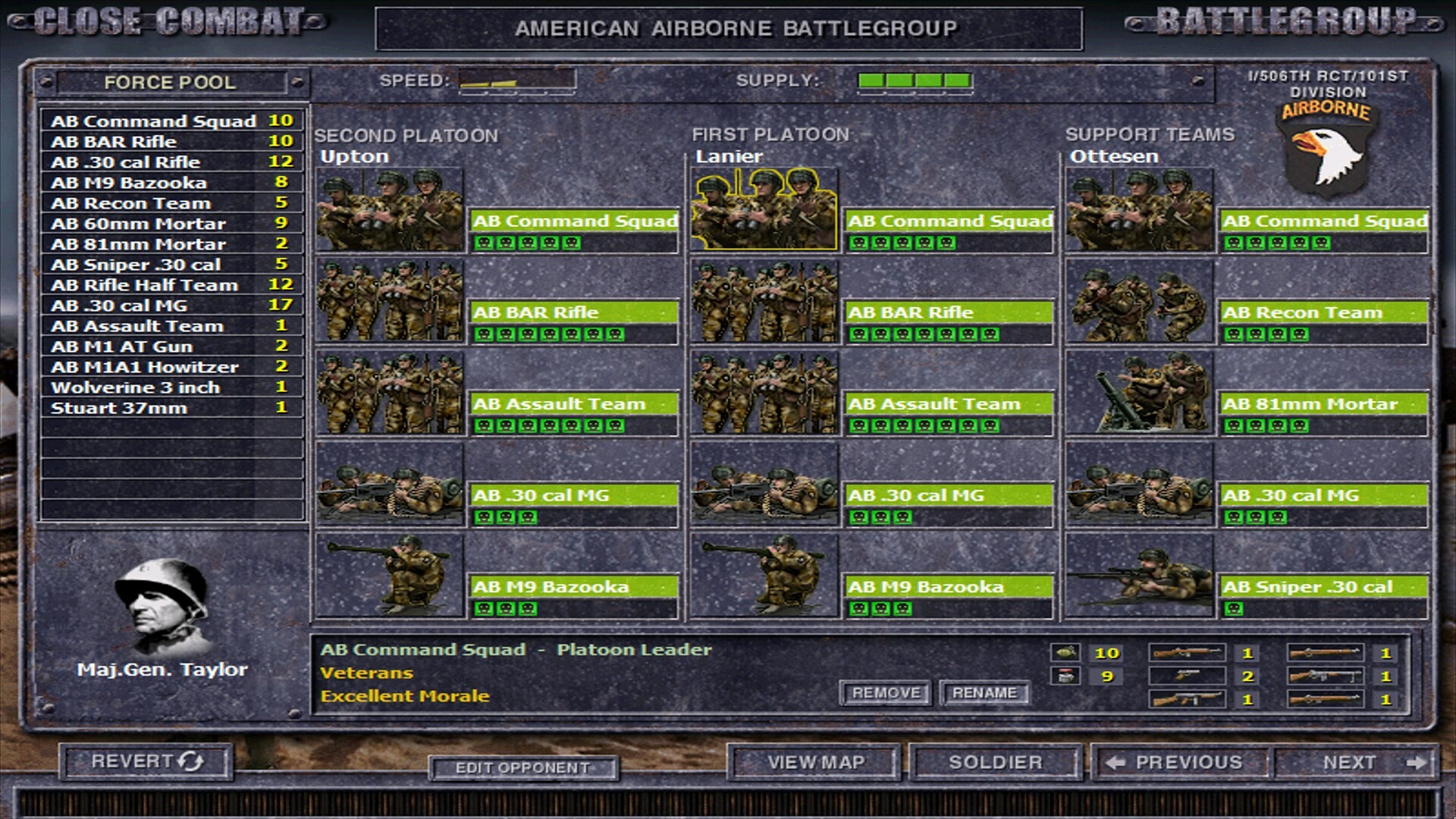Click the M1 carbine weapon icon
Screen dimensions: 1456x819
point(1187,654)
